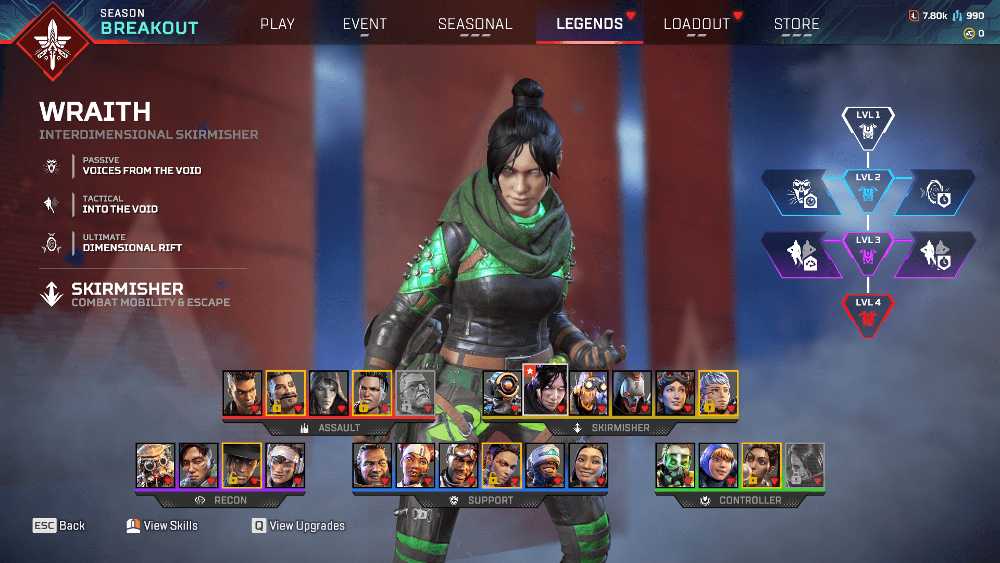Open the Event tab
The height and width of the screenshot is (563, 1000).
(365, 24)
